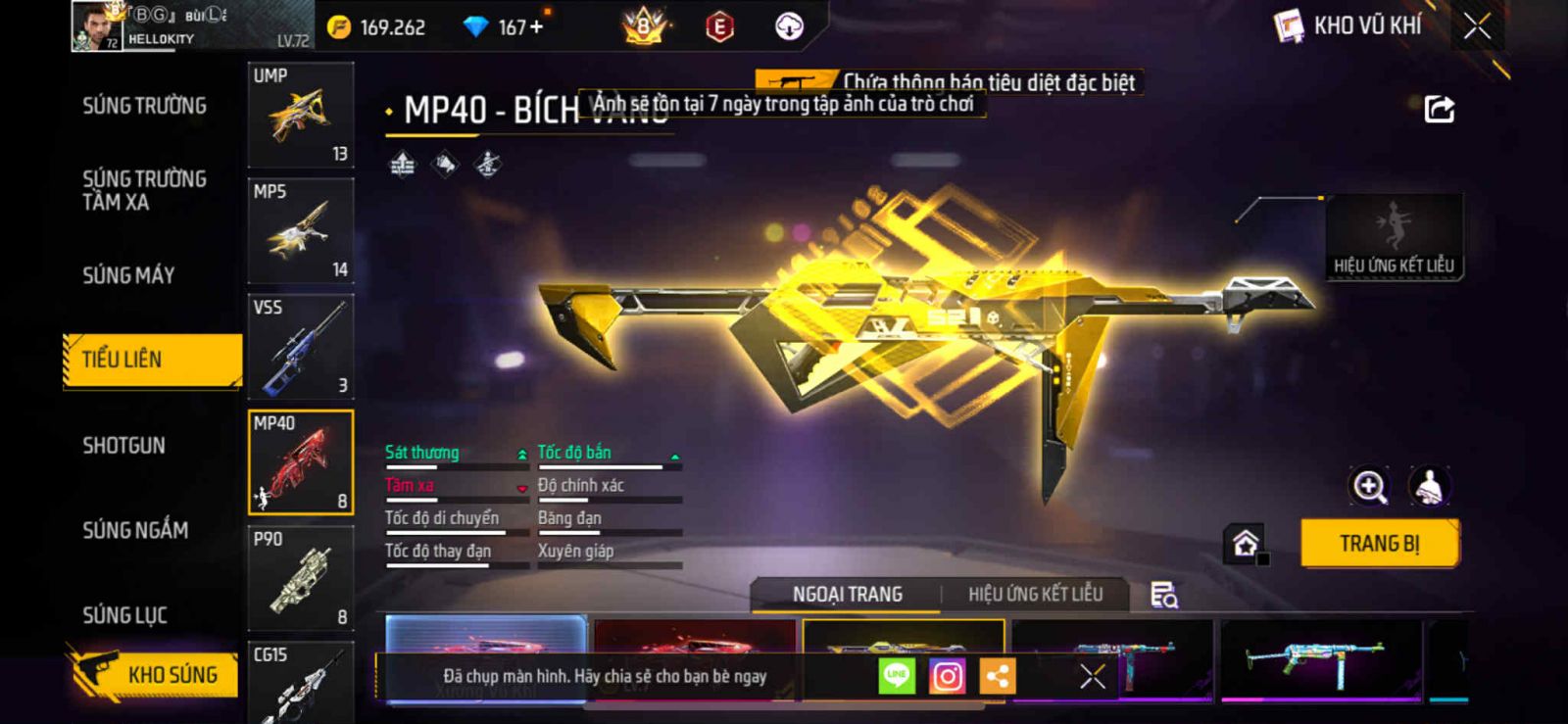
Task: Equip the weapon with TRANG BỊ button
Action: (x=1379, y=544)
